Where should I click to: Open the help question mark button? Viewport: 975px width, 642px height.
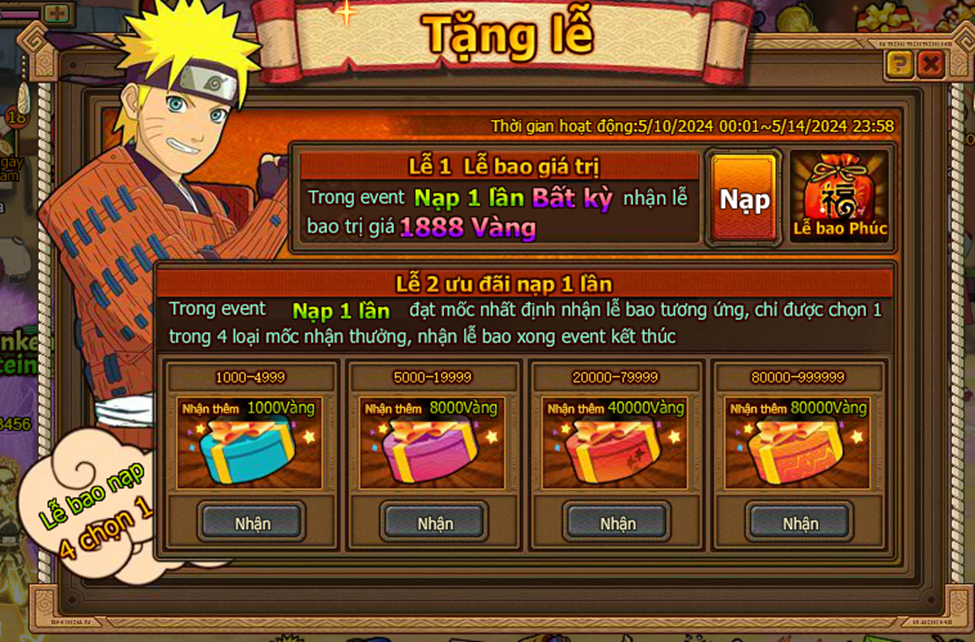pyautogui.click(x=899, y=66)
